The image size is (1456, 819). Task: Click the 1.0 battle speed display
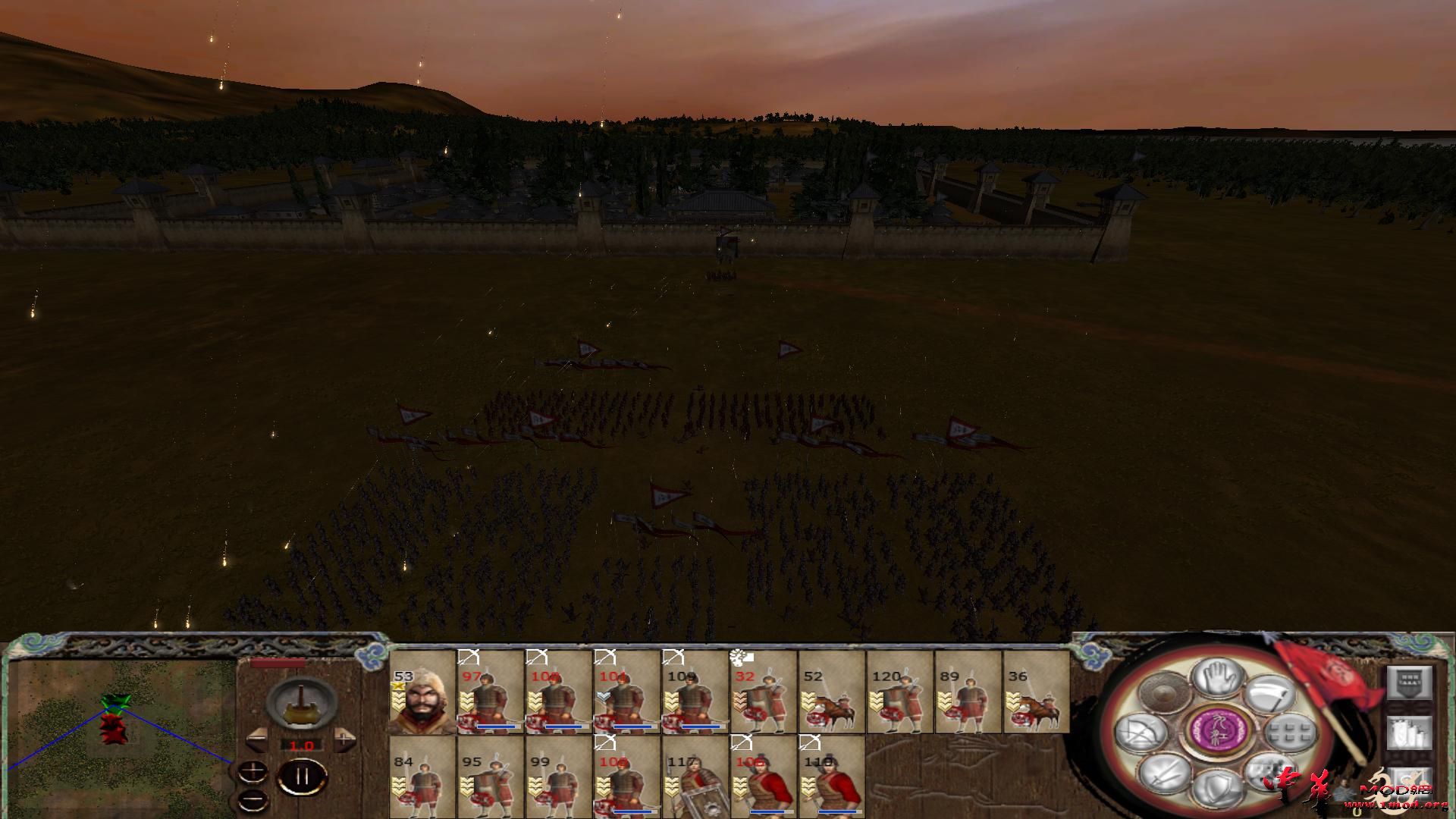tap(302, 745)
